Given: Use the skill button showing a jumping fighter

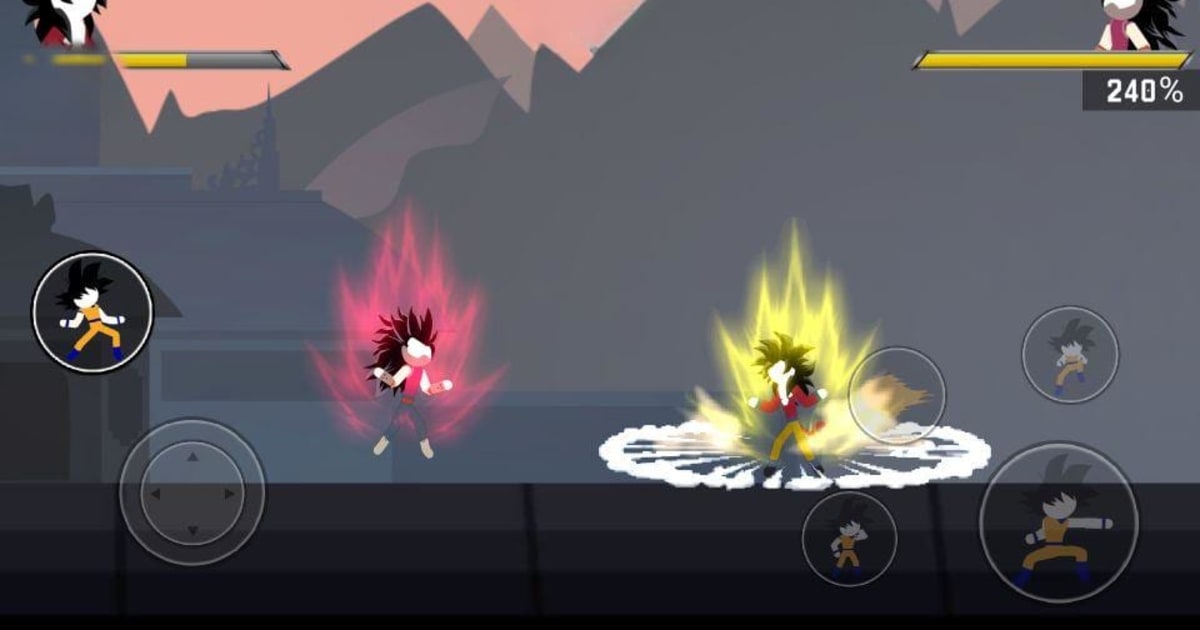Looking at the screenshot, I should point(1069,355).
